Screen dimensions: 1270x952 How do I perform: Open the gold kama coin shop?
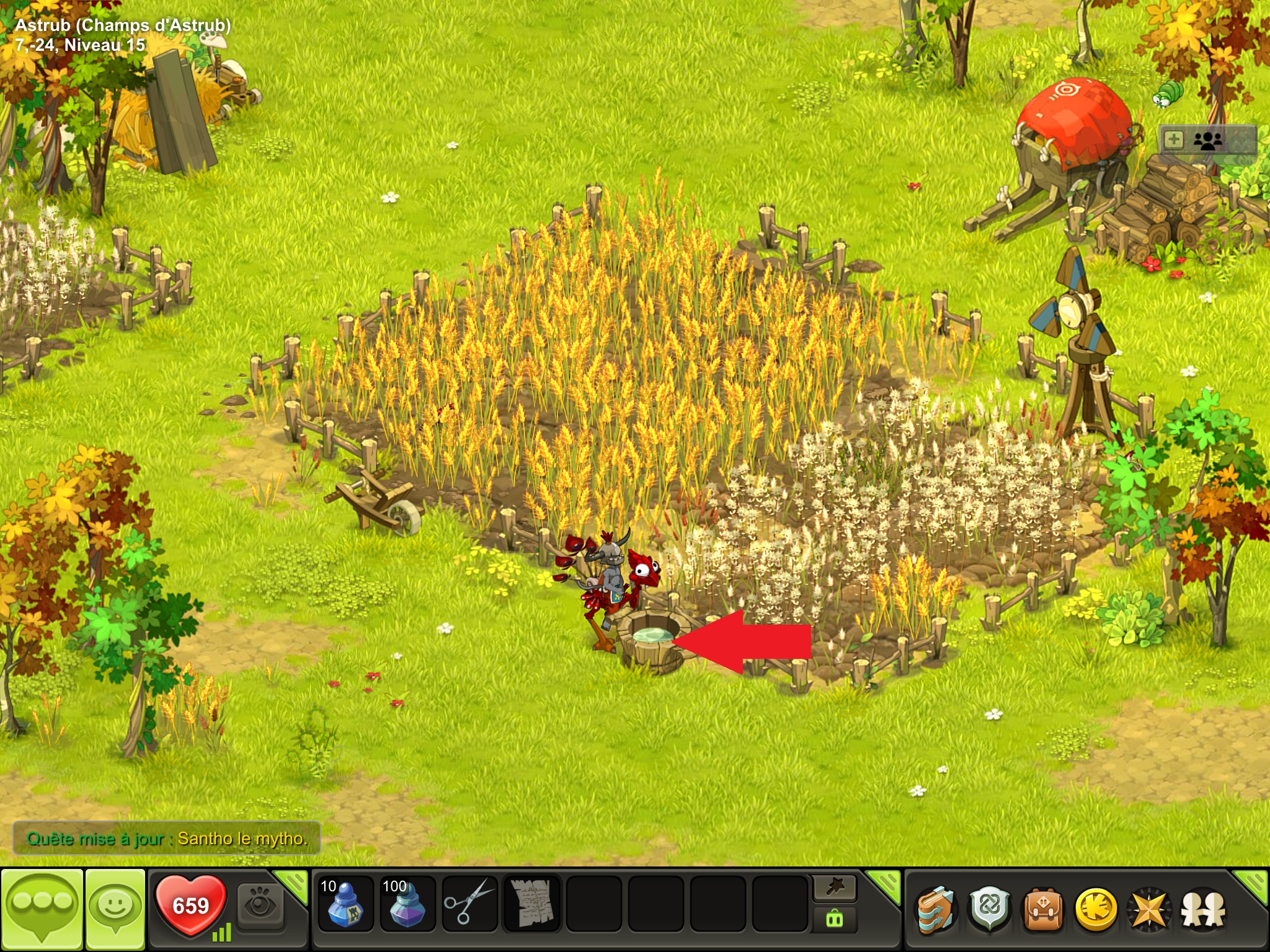pyautogui.click(x=1096, y=910)
